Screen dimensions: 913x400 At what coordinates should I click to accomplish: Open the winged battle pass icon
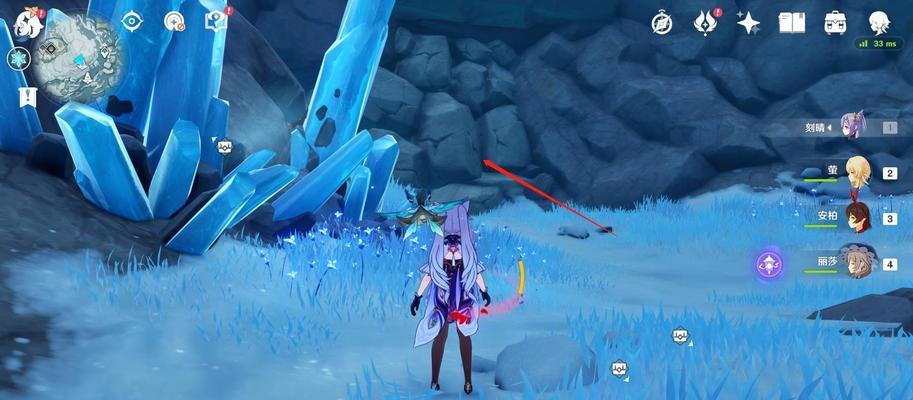pyautogui.click(x=706, y=21)
